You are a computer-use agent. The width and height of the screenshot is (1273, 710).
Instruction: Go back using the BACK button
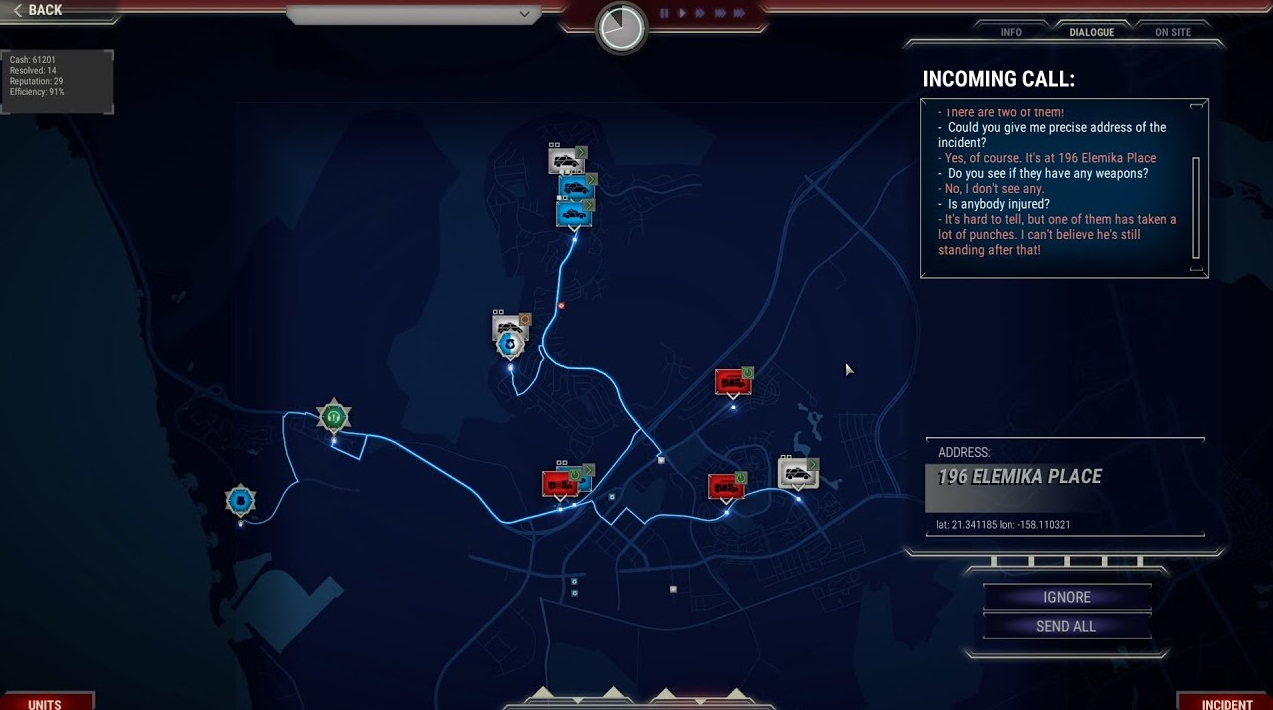(x=40, y=10)
